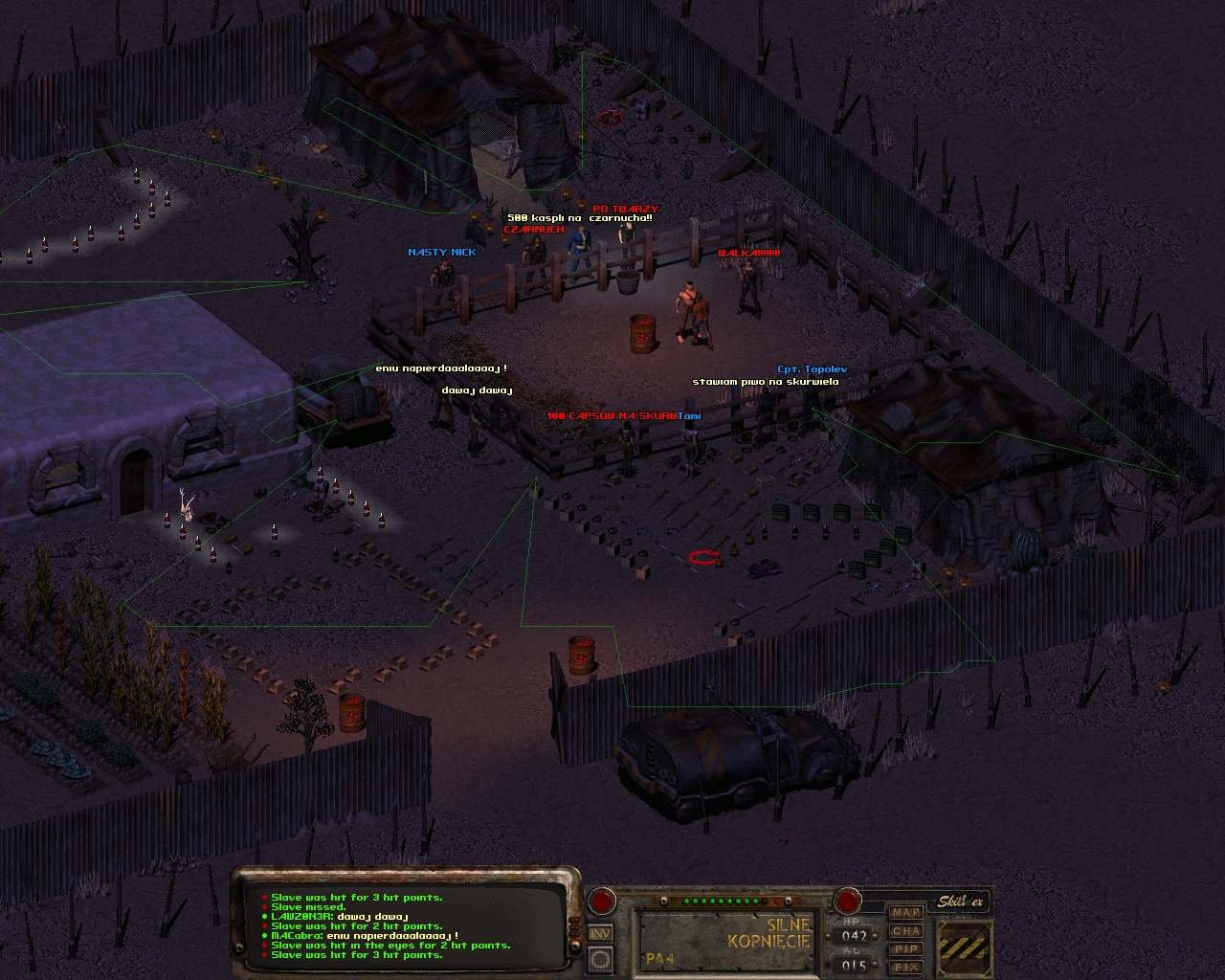This screenshot has height=980, width=1225.
Task: Click the red button left of the attack slot
Action: point(602,901)
